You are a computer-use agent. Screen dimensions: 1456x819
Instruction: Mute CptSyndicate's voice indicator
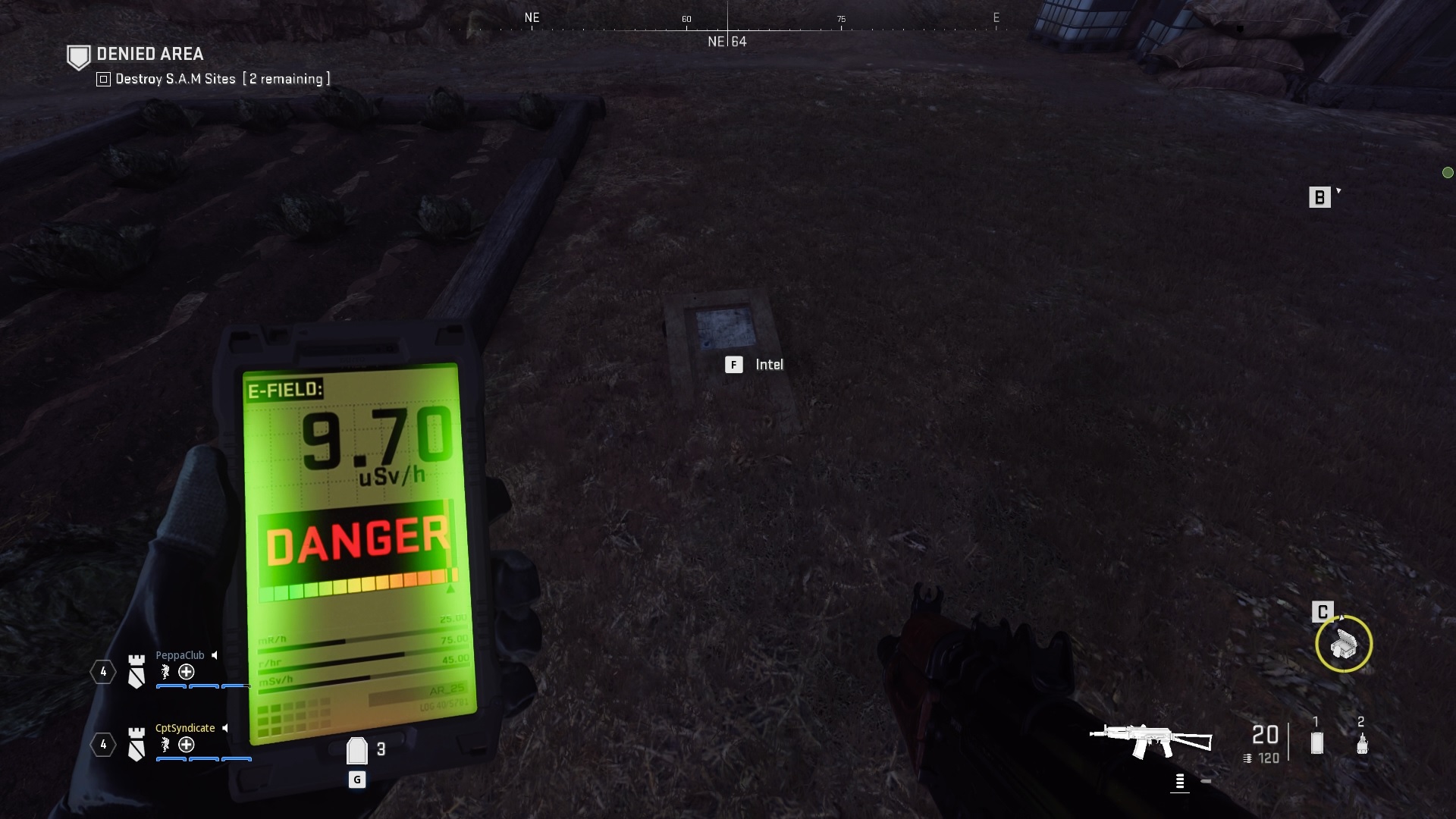[226, 727]
